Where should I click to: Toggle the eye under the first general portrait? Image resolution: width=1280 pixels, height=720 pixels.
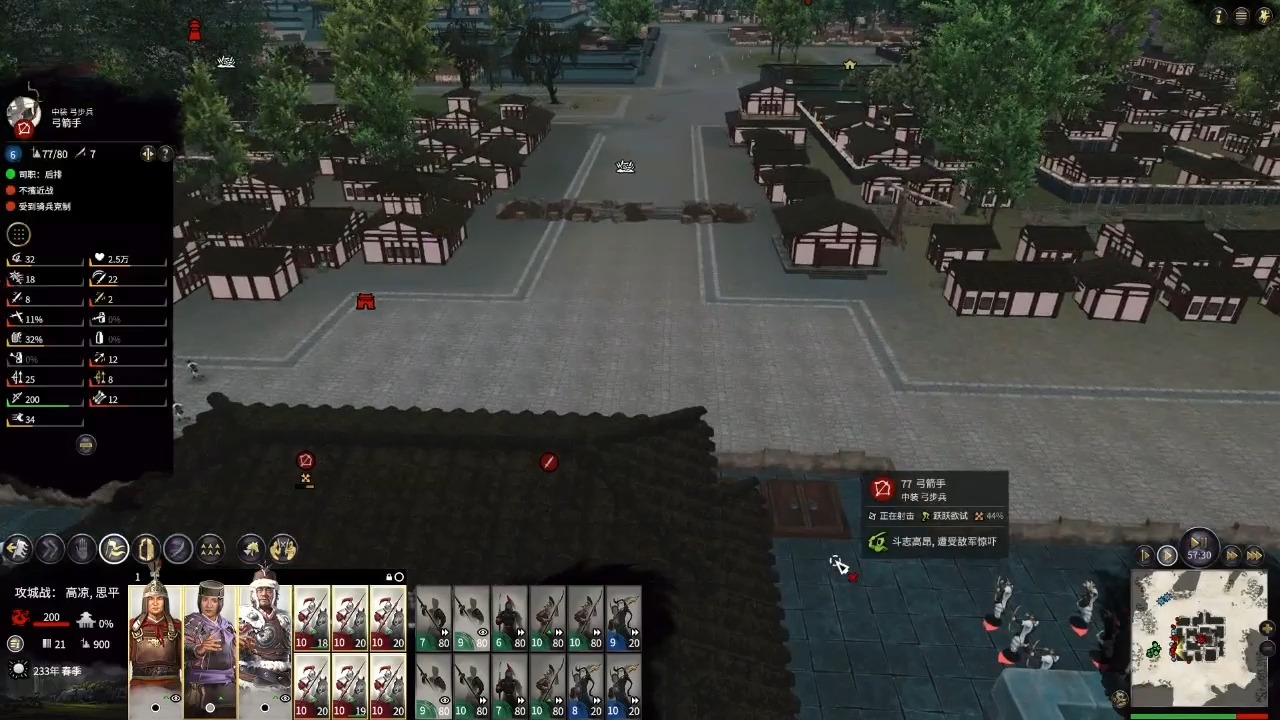tap(175, 698)
